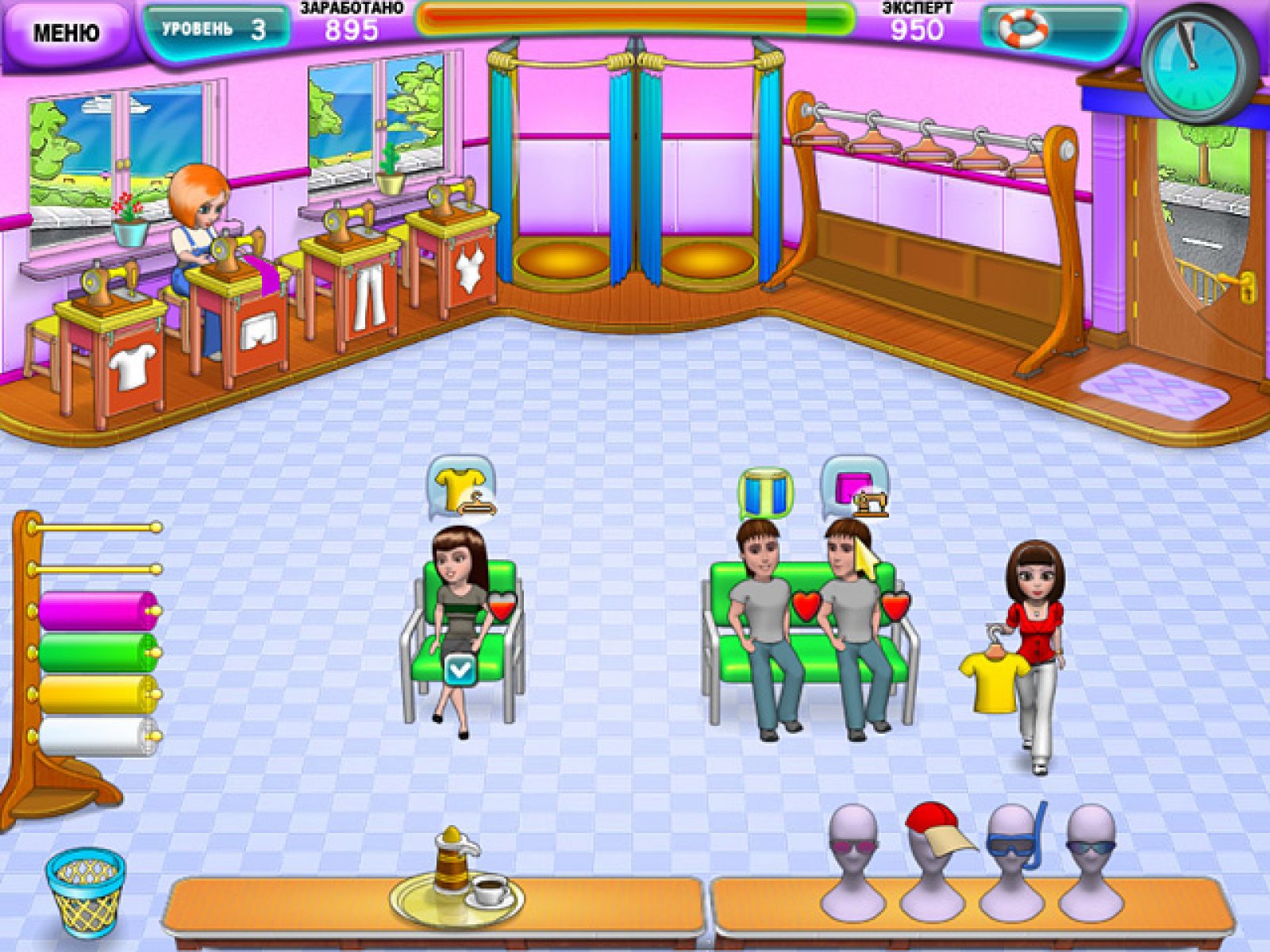Image resolution: width=1270 pixels, height=952 pixels.
Task: Open the МЕНЮ button
Action: (x=66, y=33)
